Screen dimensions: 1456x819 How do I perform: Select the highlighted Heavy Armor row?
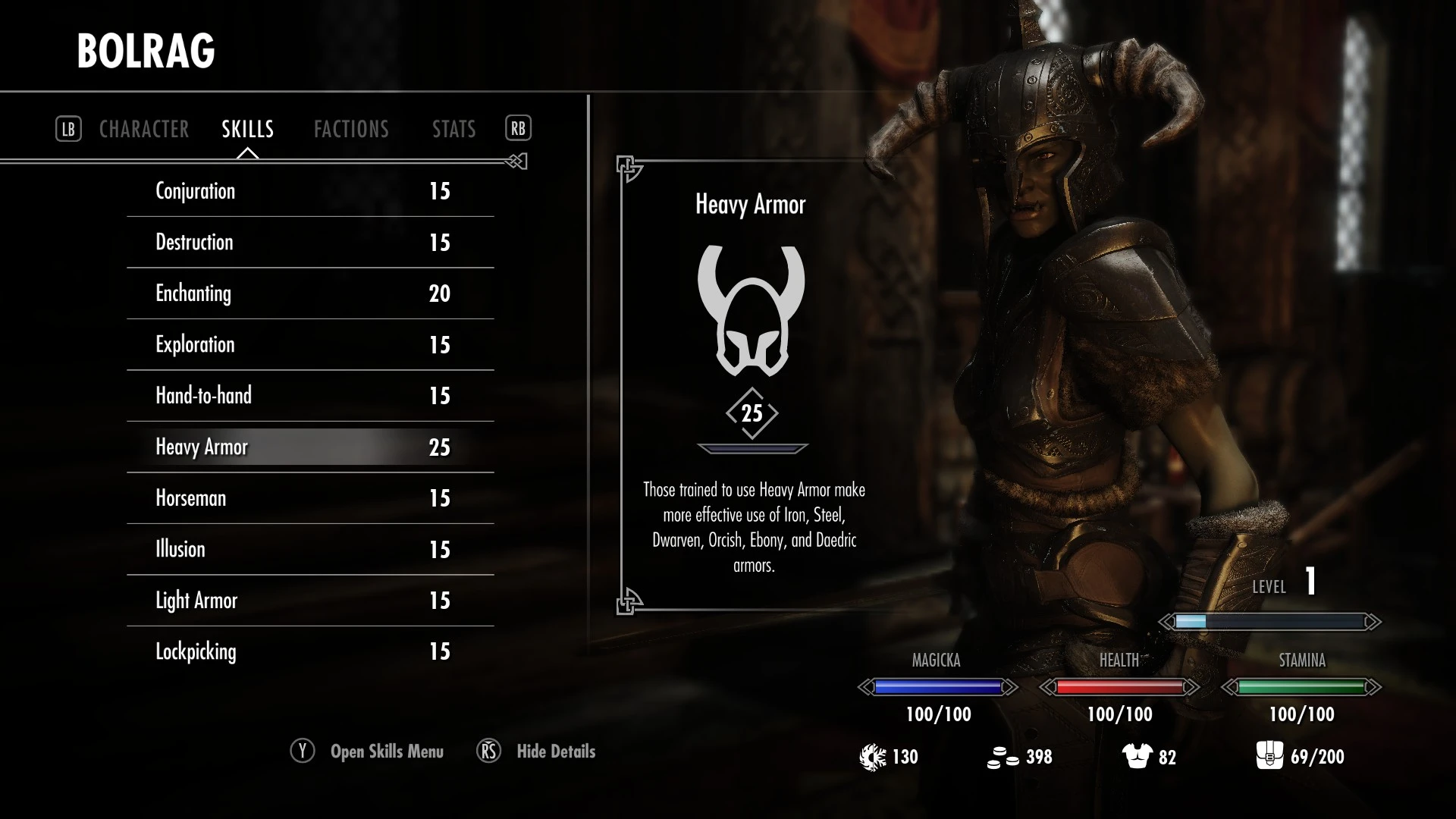310,447
